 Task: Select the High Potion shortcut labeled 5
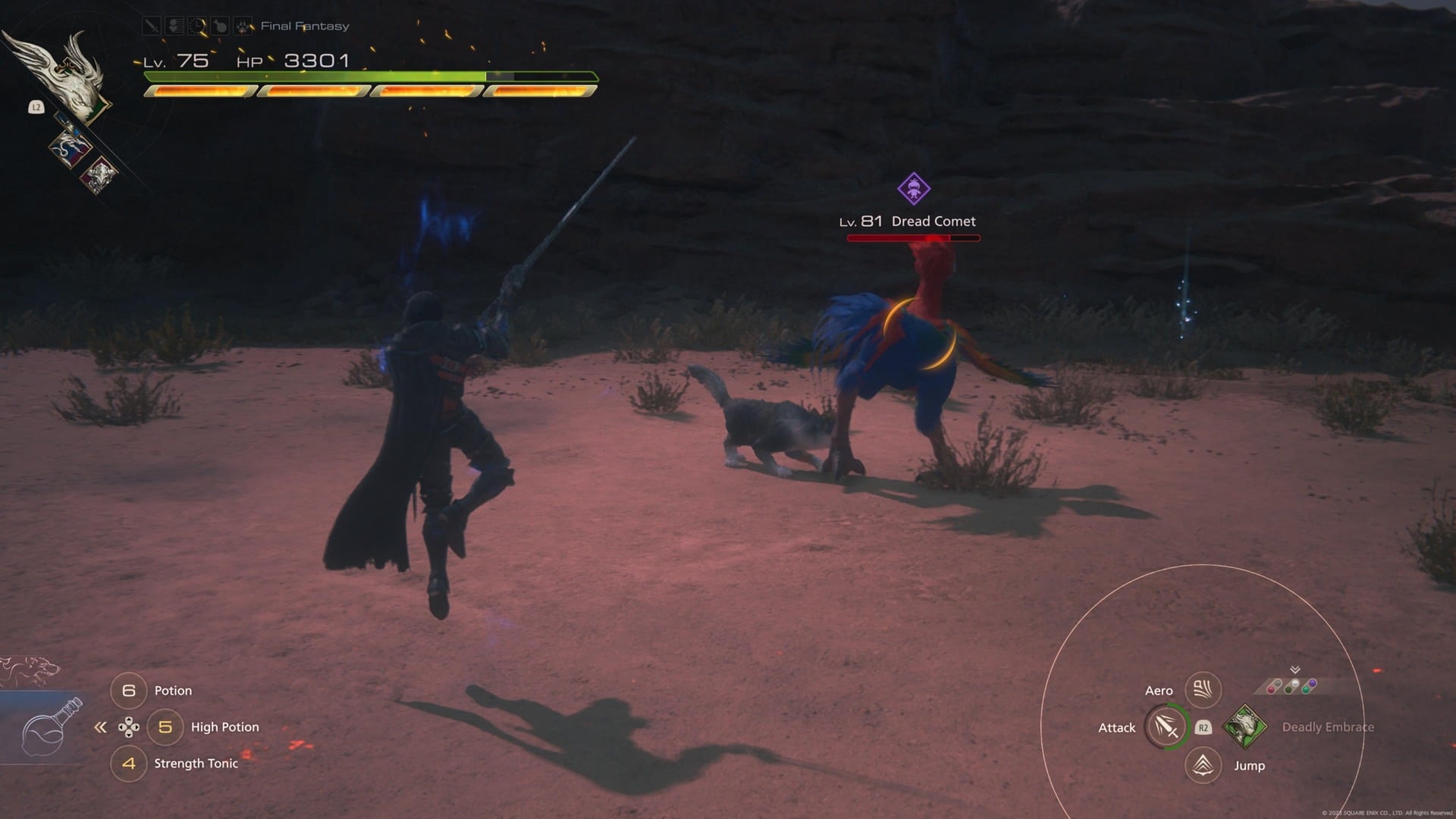(165, 726)
